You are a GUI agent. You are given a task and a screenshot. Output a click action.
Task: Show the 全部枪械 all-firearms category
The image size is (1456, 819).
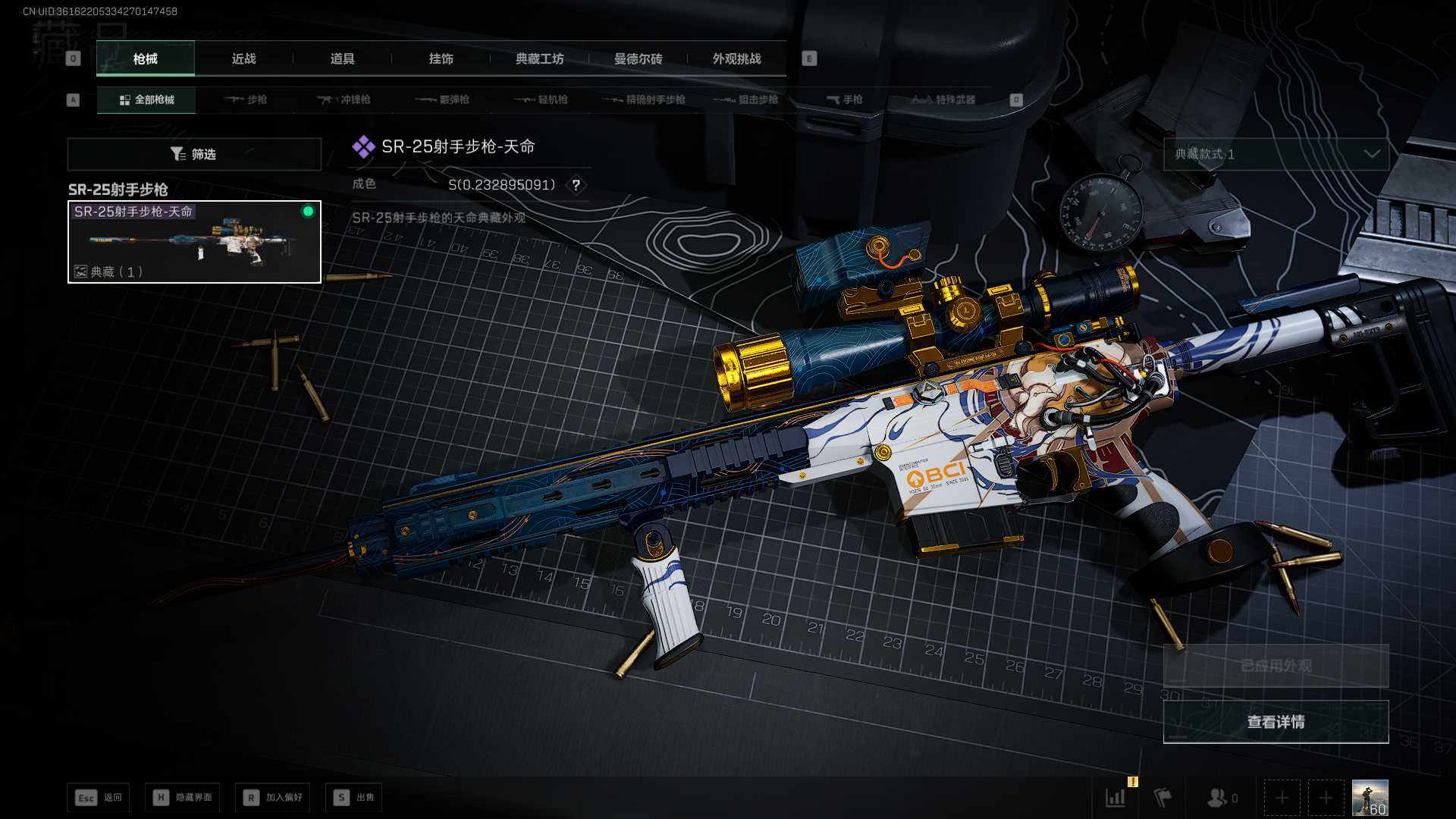click(x=146, y=99)
